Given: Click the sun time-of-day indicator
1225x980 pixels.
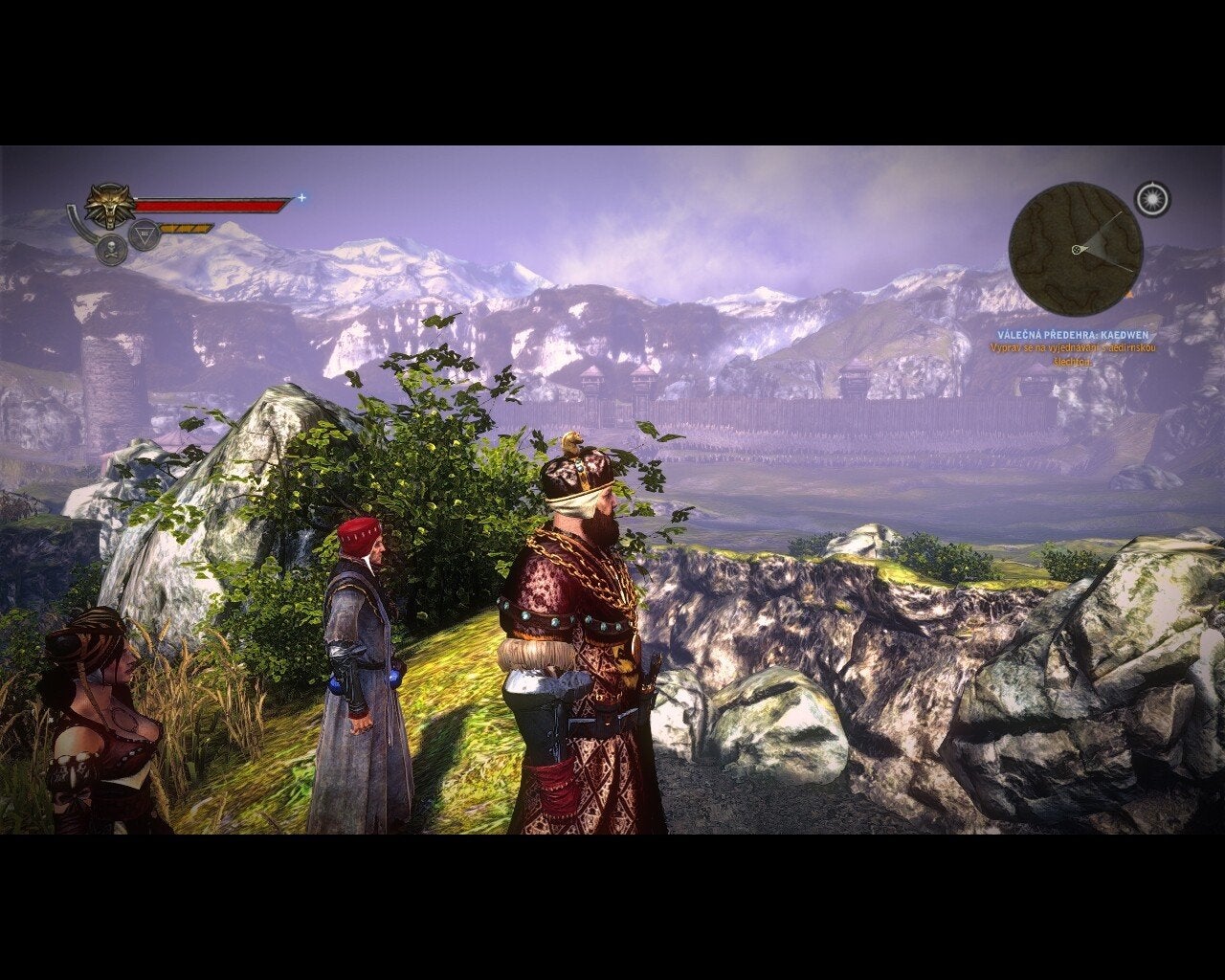Looking at the screenshot, I should click(x=1152, y=198).
